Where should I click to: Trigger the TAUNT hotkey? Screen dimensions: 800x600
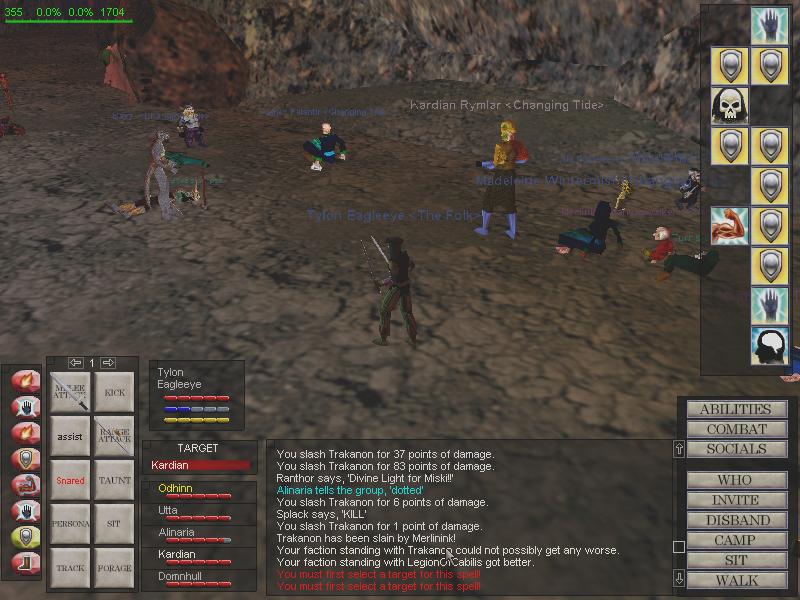tap(114, 481)
